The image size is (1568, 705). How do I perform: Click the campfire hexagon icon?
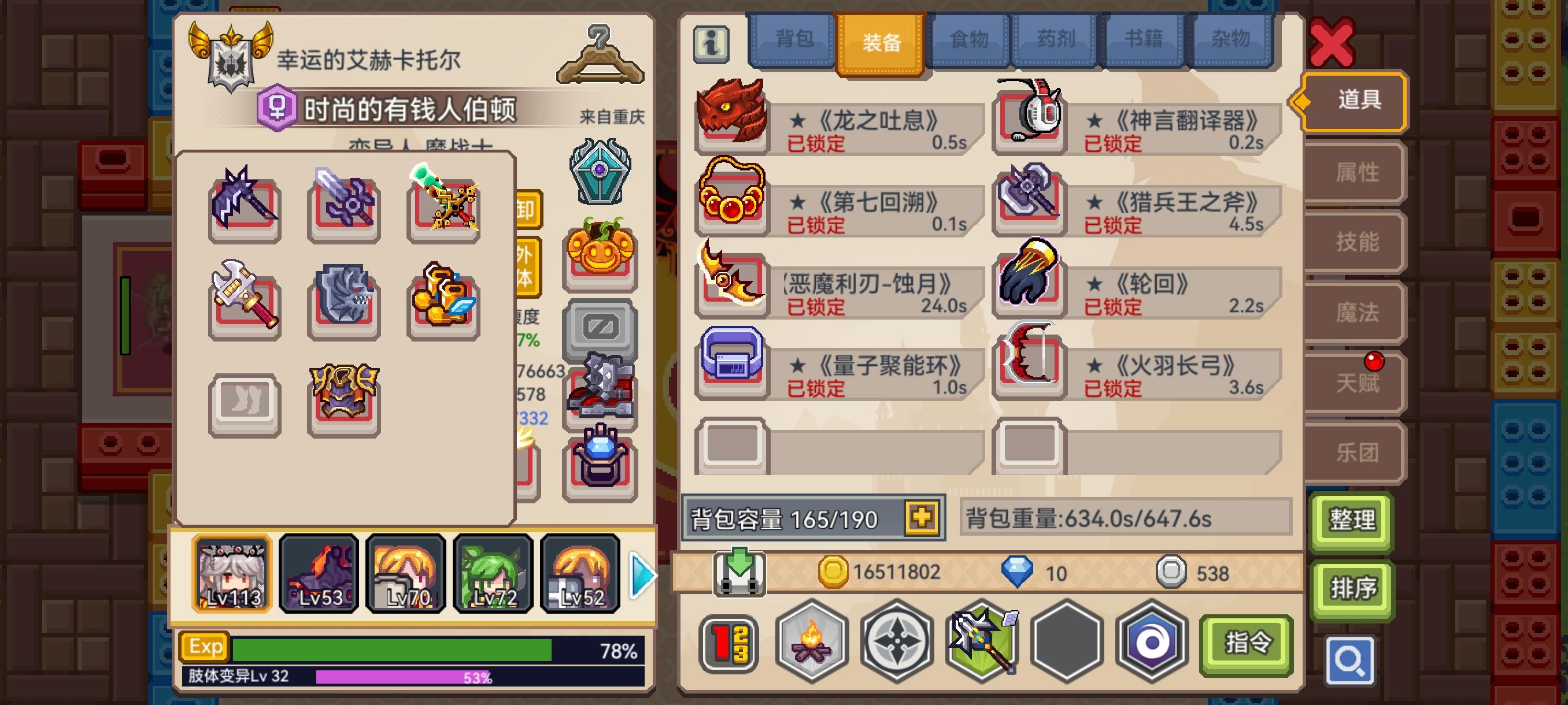[x=810, y=643]
